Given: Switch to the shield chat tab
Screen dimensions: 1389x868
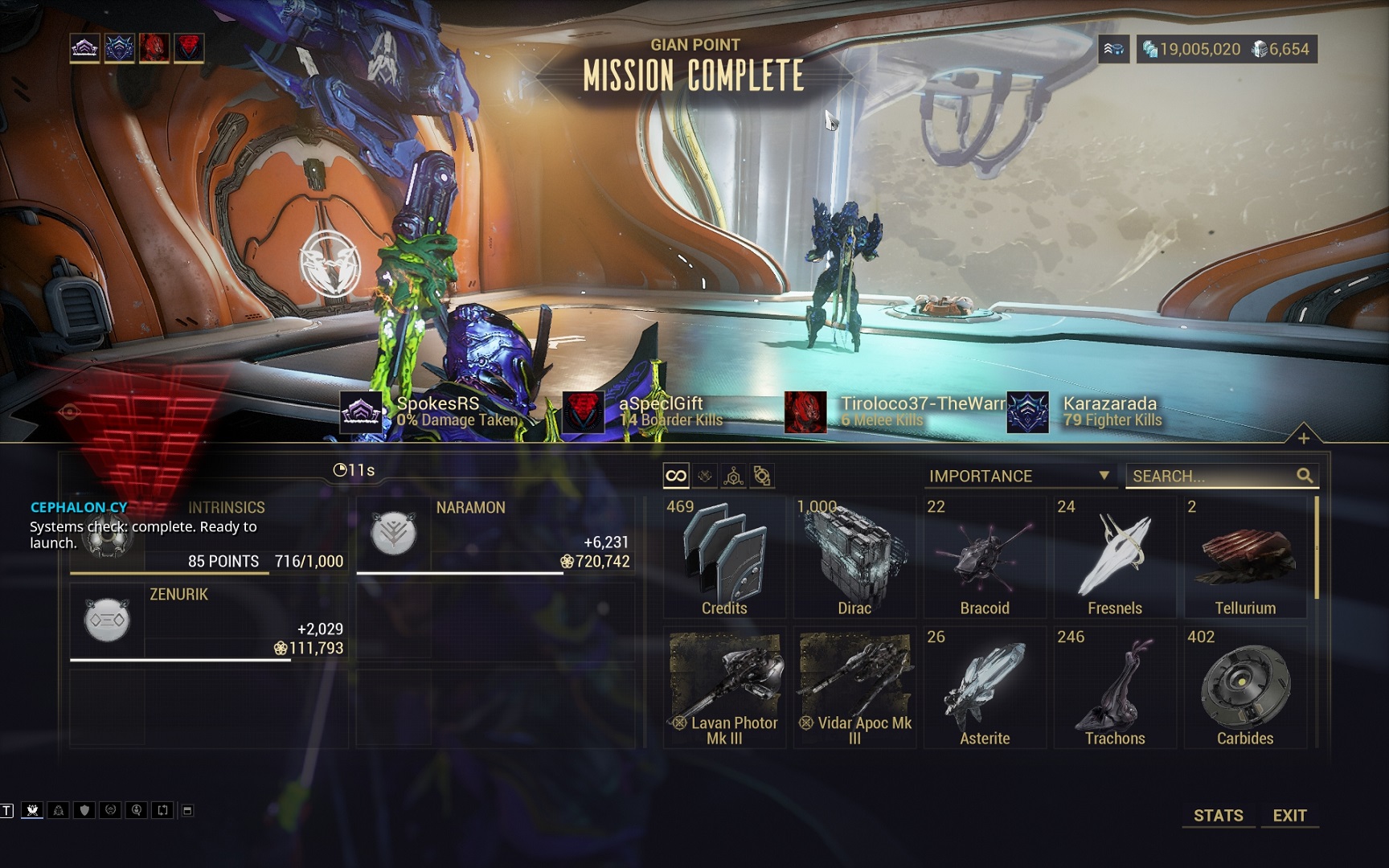Looking at the screenshot, I should tap(84, 810).
